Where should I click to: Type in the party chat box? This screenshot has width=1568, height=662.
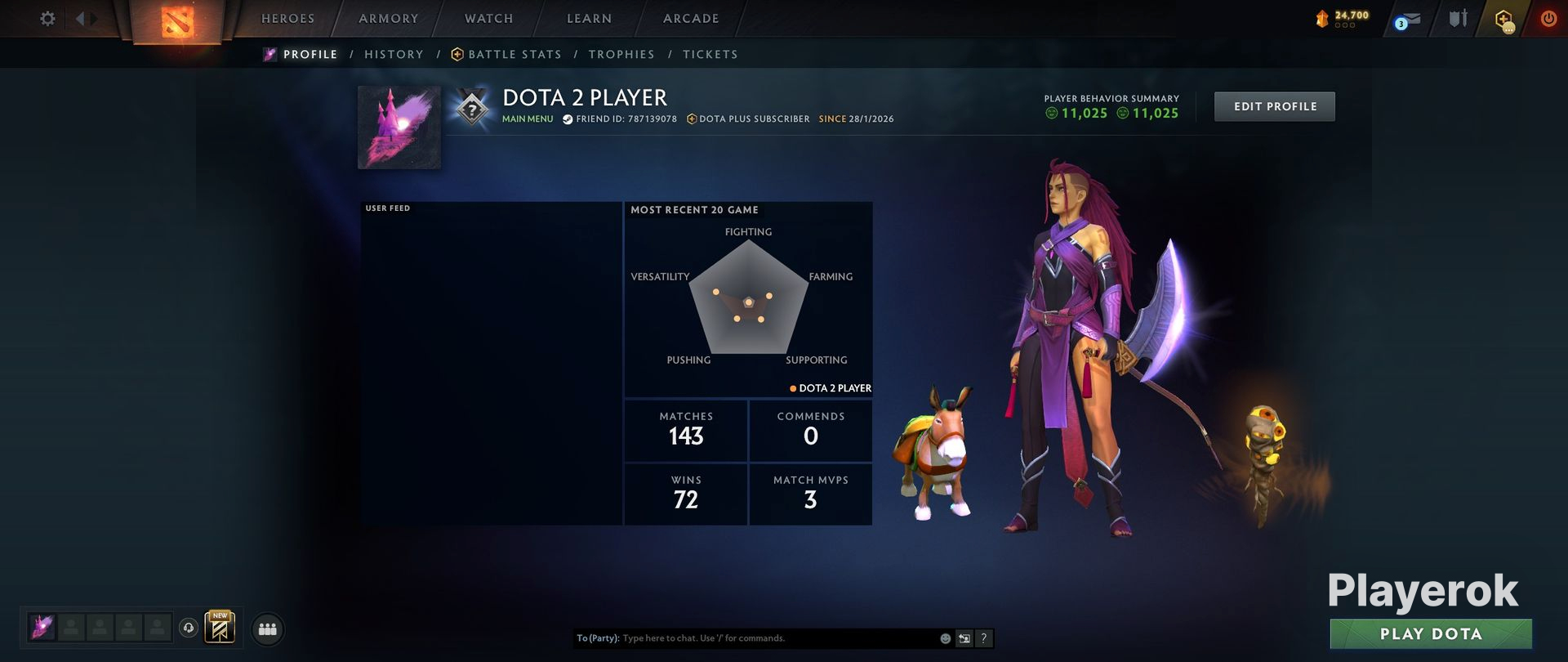pyautogui.click(x=776, y=638)
